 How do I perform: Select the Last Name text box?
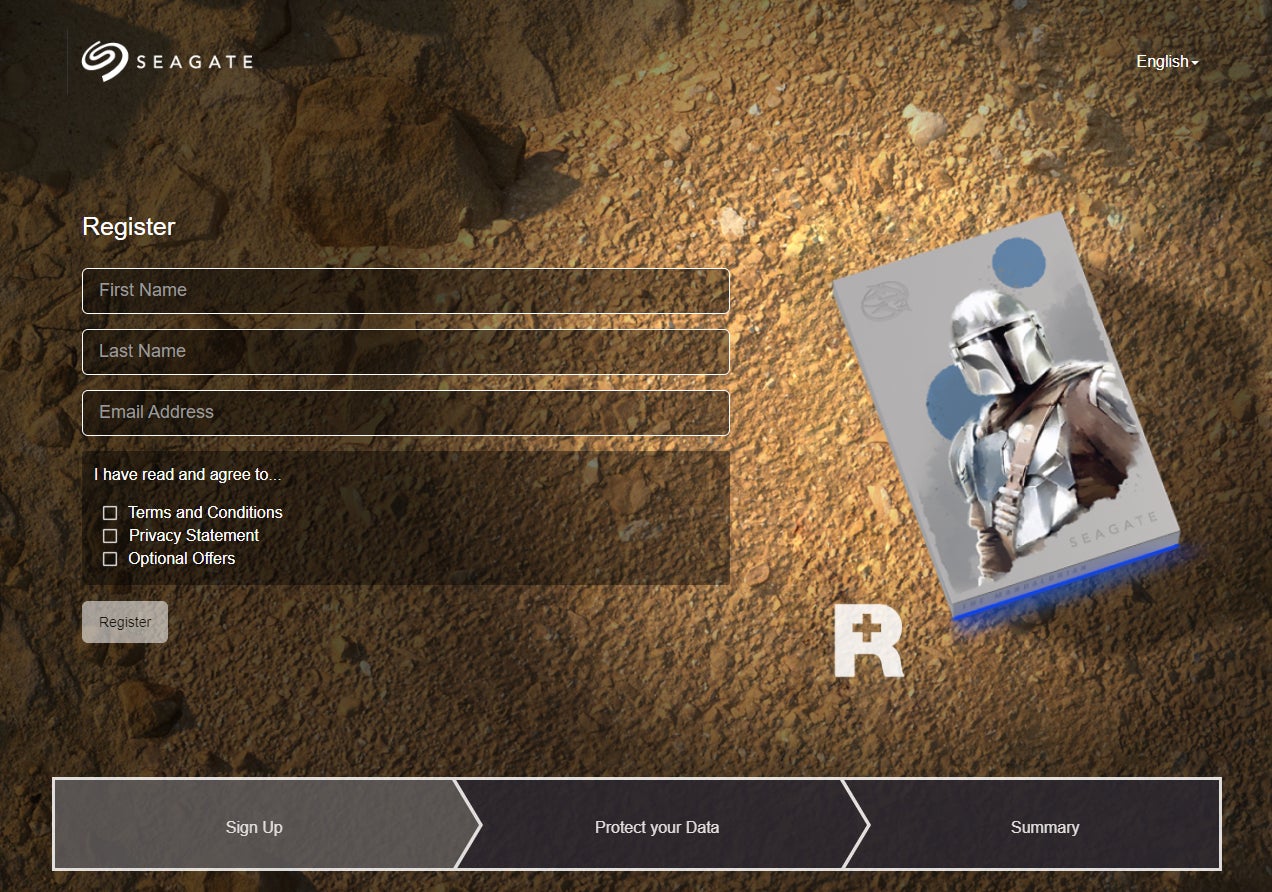[405, 352]
